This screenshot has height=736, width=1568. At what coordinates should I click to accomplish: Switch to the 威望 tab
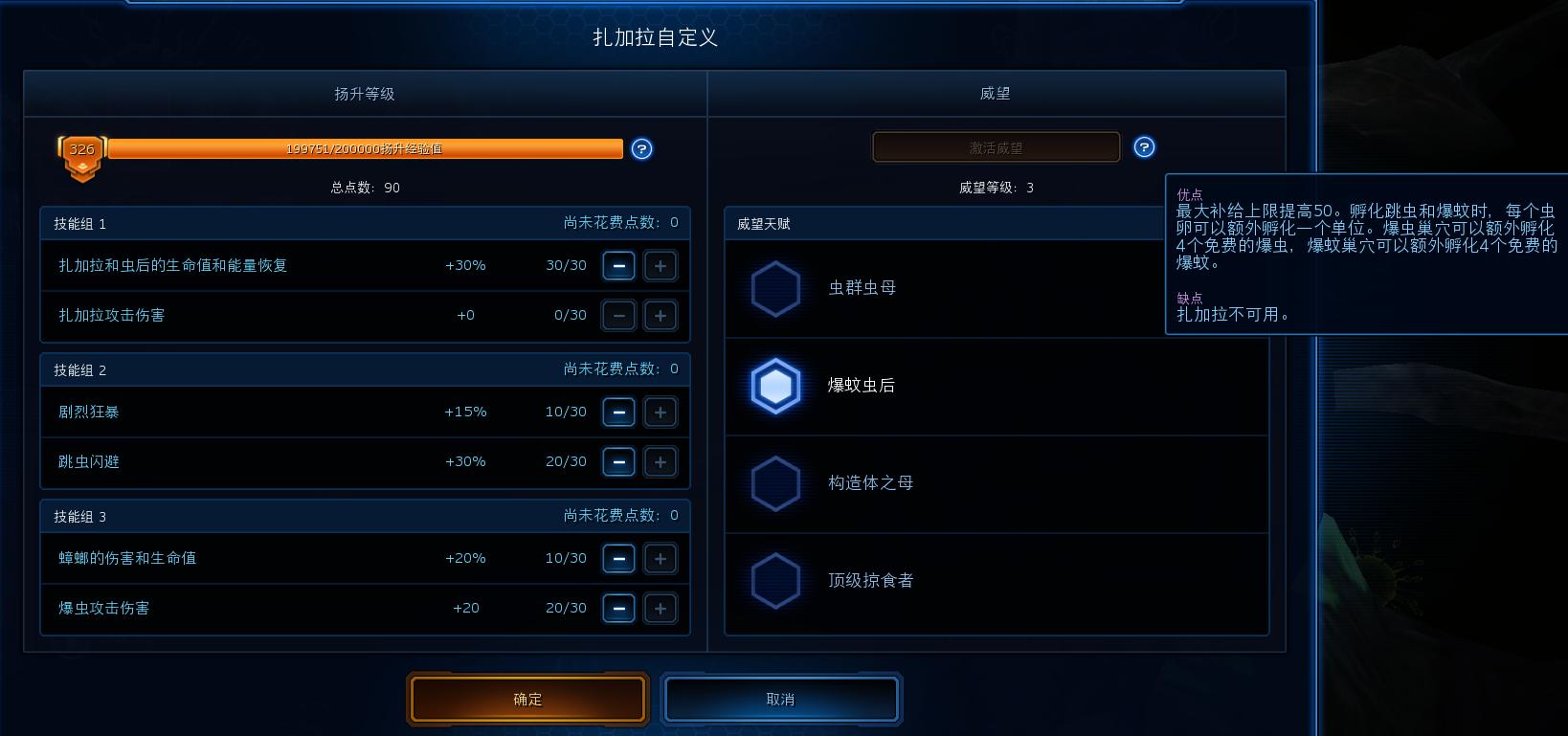[x=997, y=94]
